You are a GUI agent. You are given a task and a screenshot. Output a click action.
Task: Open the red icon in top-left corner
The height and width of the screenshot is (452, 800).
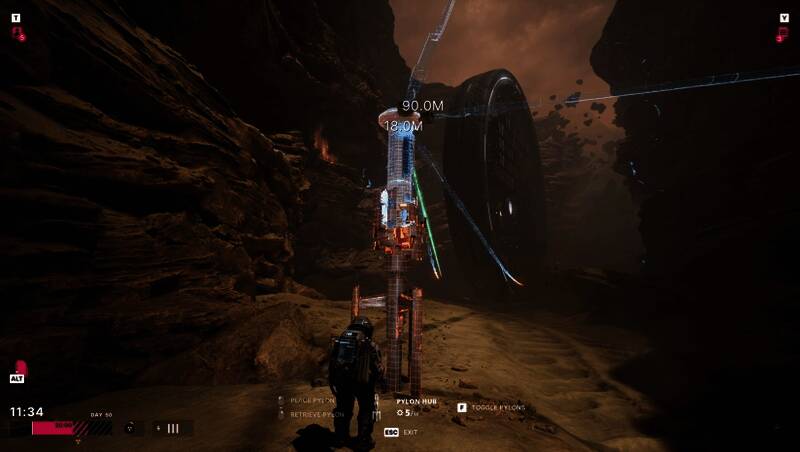[17, 33]
